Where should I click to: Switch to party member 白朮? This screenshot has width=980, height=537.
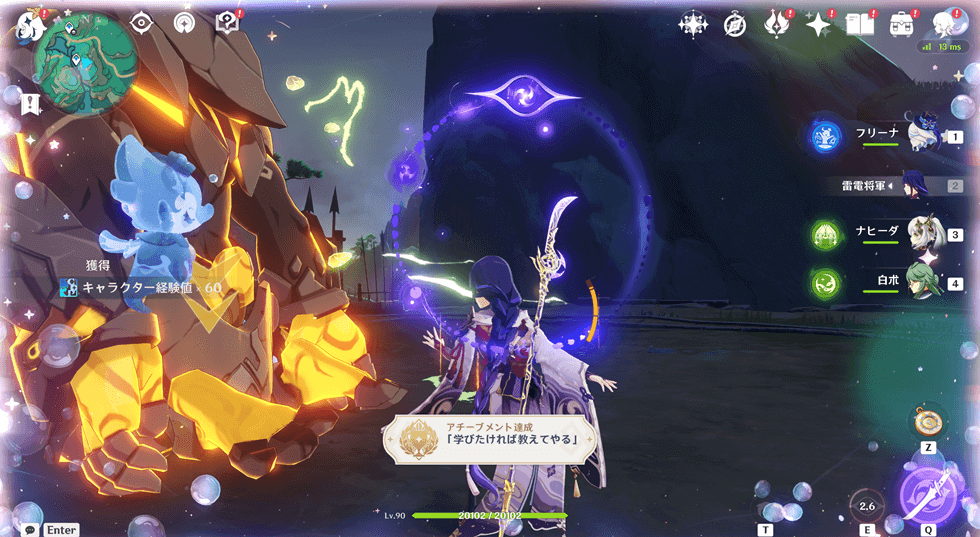click(925, 283)
